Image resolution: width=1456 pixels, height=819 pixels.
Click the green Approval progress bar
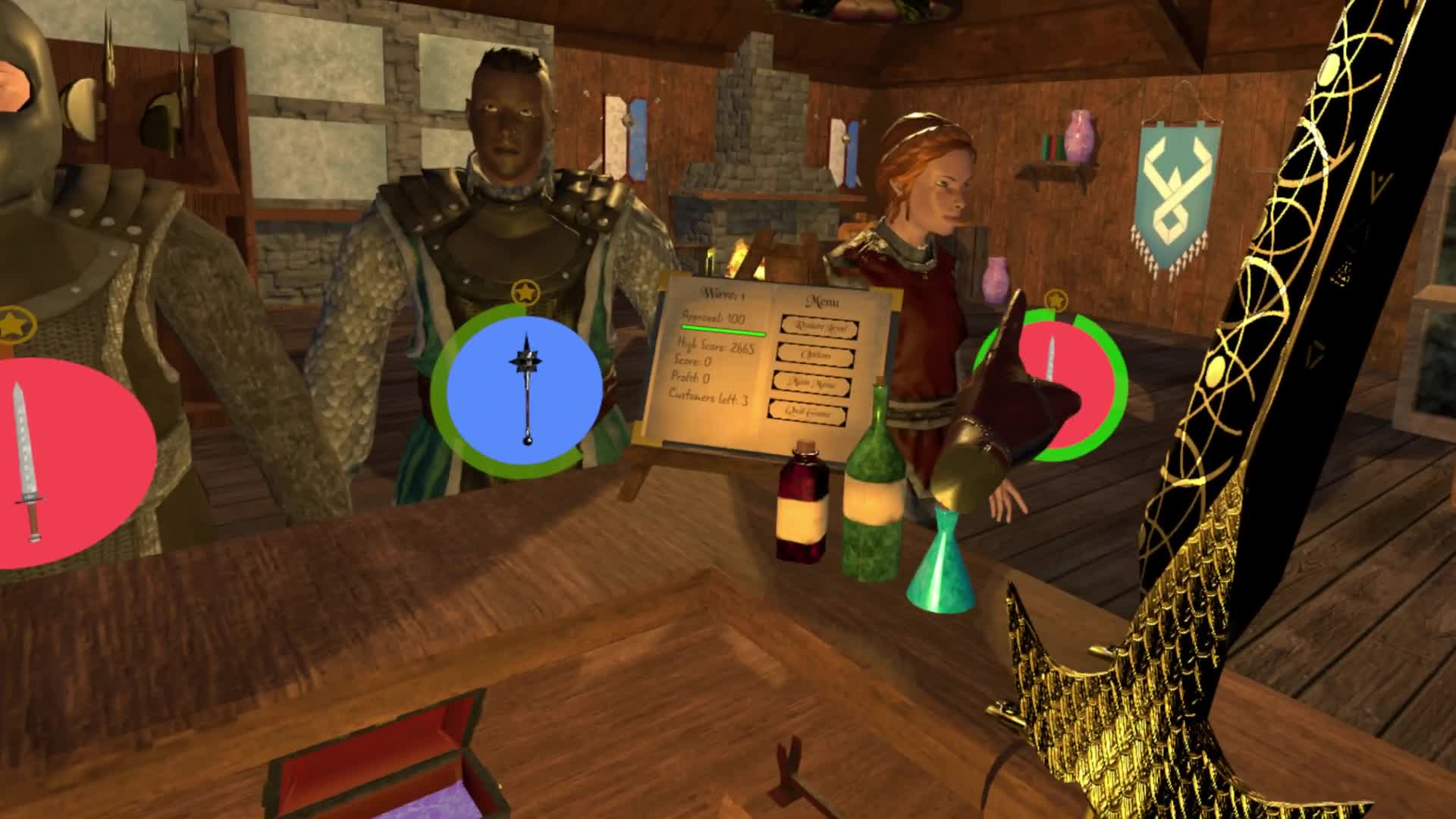point(722,330)
